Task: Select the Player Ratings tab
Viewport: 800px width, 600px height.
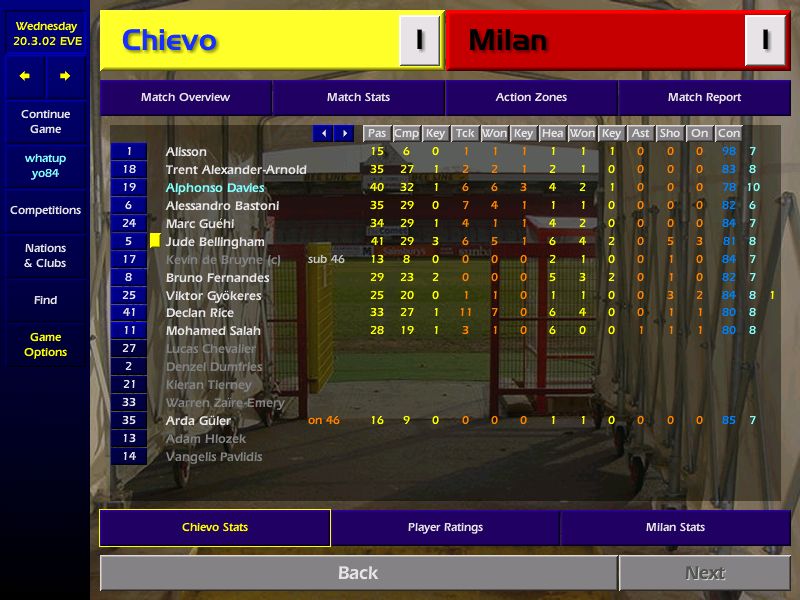Action: [x=445, y=527]
